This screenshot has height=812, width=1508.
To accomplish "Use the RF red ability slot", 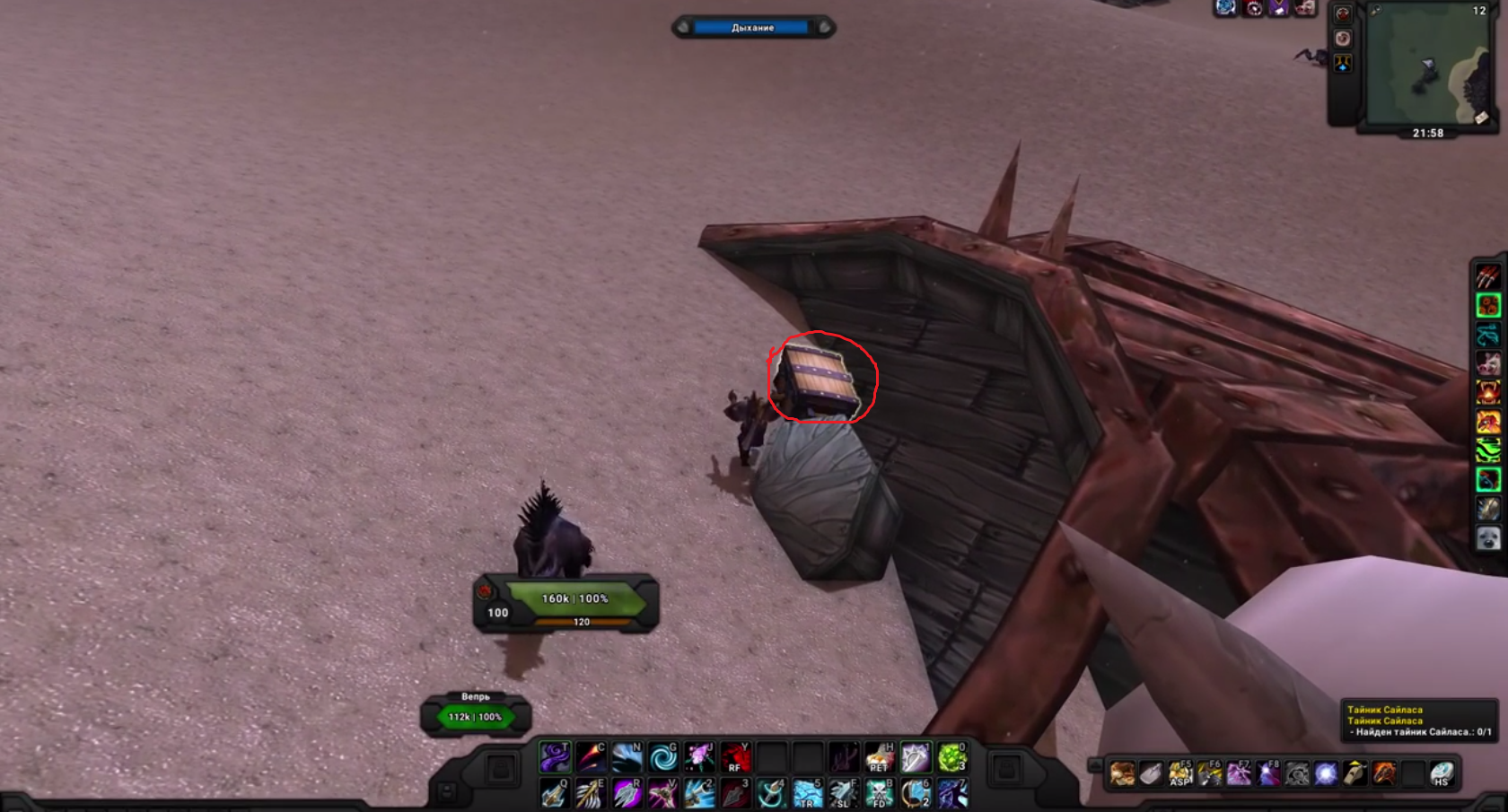I will tap(735, 757).
